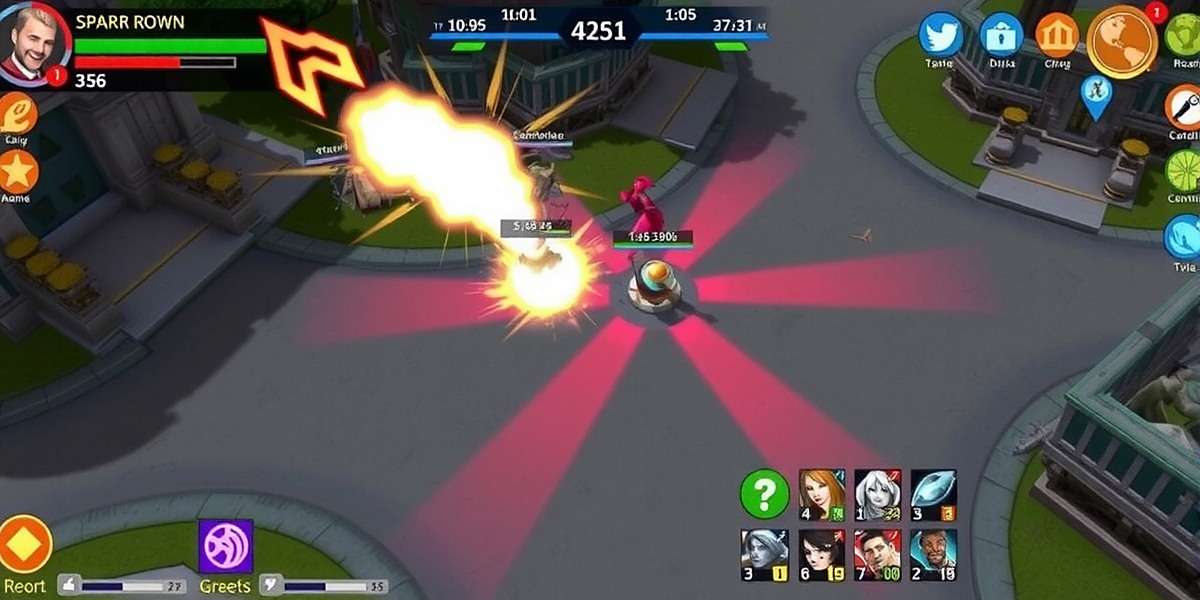
Task: Click the green cabbage icon
Action: (x=1184, y=35)
